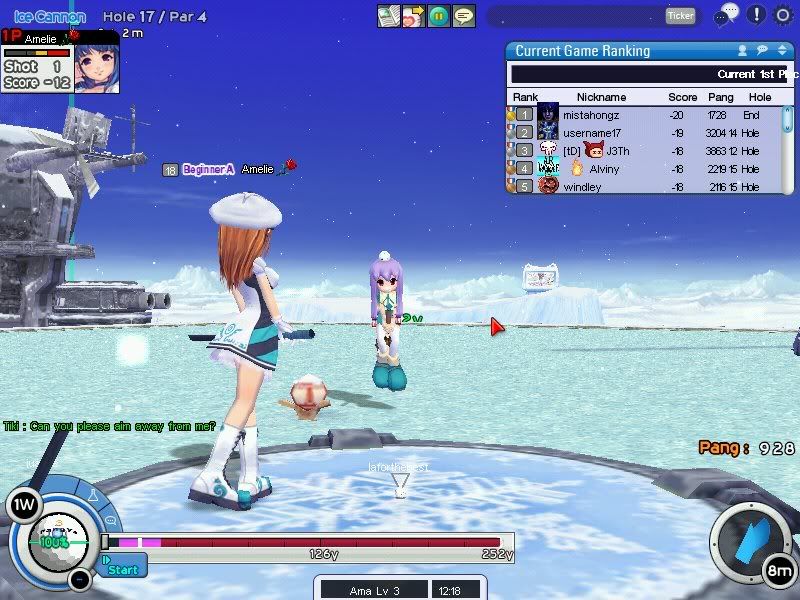Click the exclamation mark notice icon
This screenshot has width=800, height=600.
click(x=757, y=15)
